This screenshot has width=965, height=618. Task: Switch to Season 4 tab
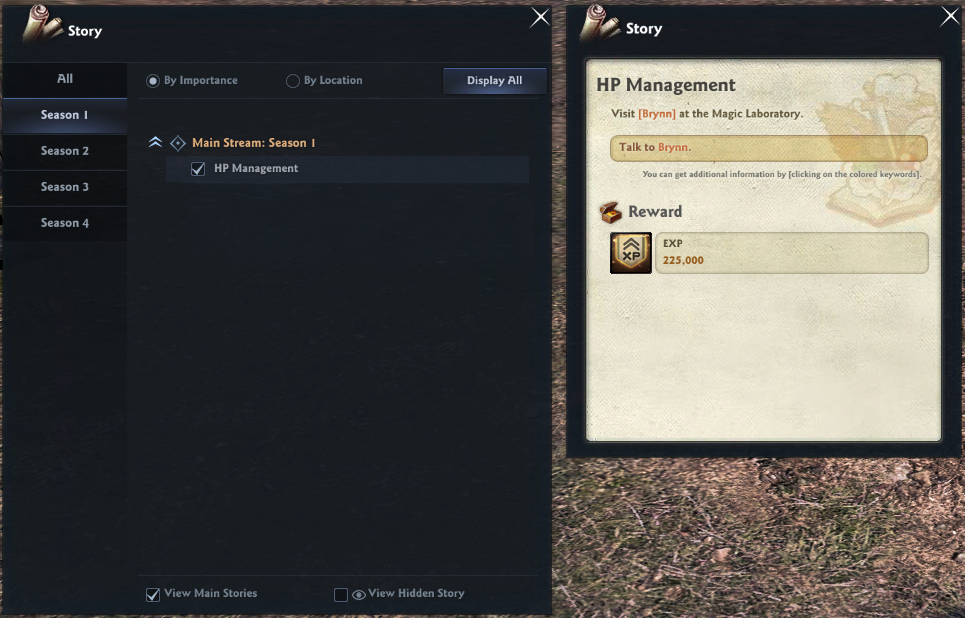click(x=64, y=223)
